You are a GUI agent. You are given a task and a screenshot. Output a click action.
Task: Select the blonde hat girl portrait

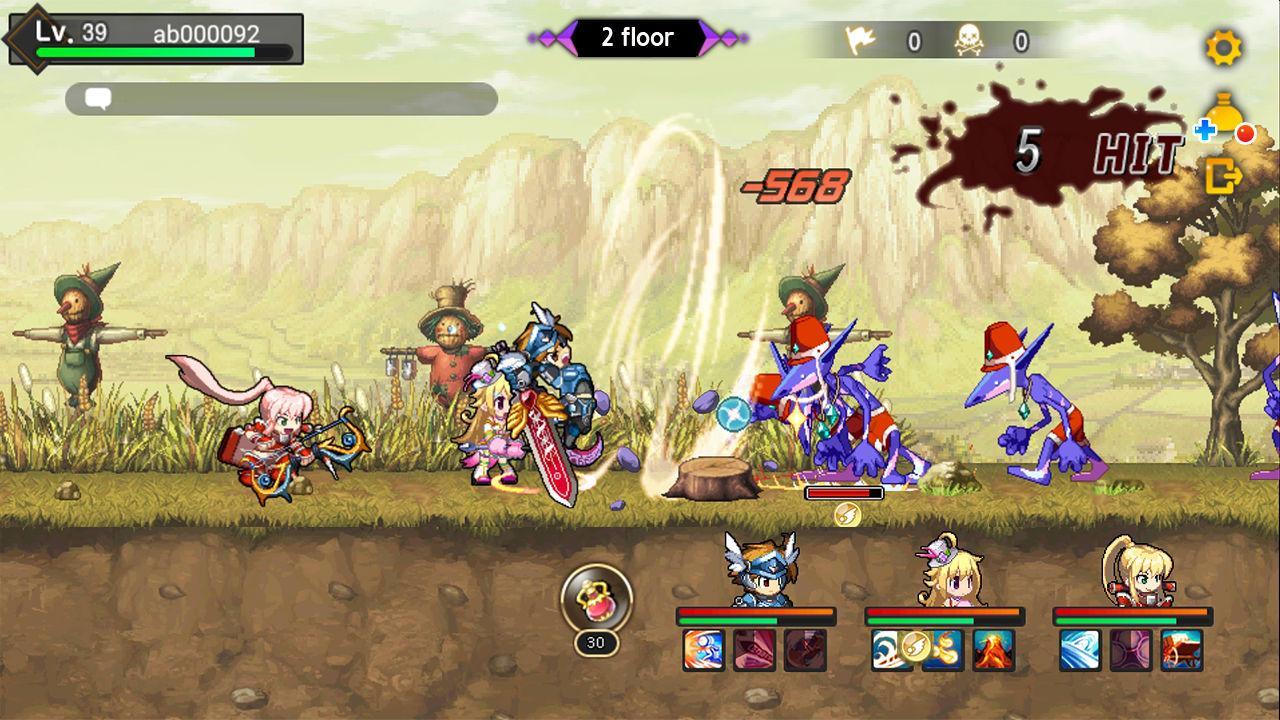click(945, 572)
